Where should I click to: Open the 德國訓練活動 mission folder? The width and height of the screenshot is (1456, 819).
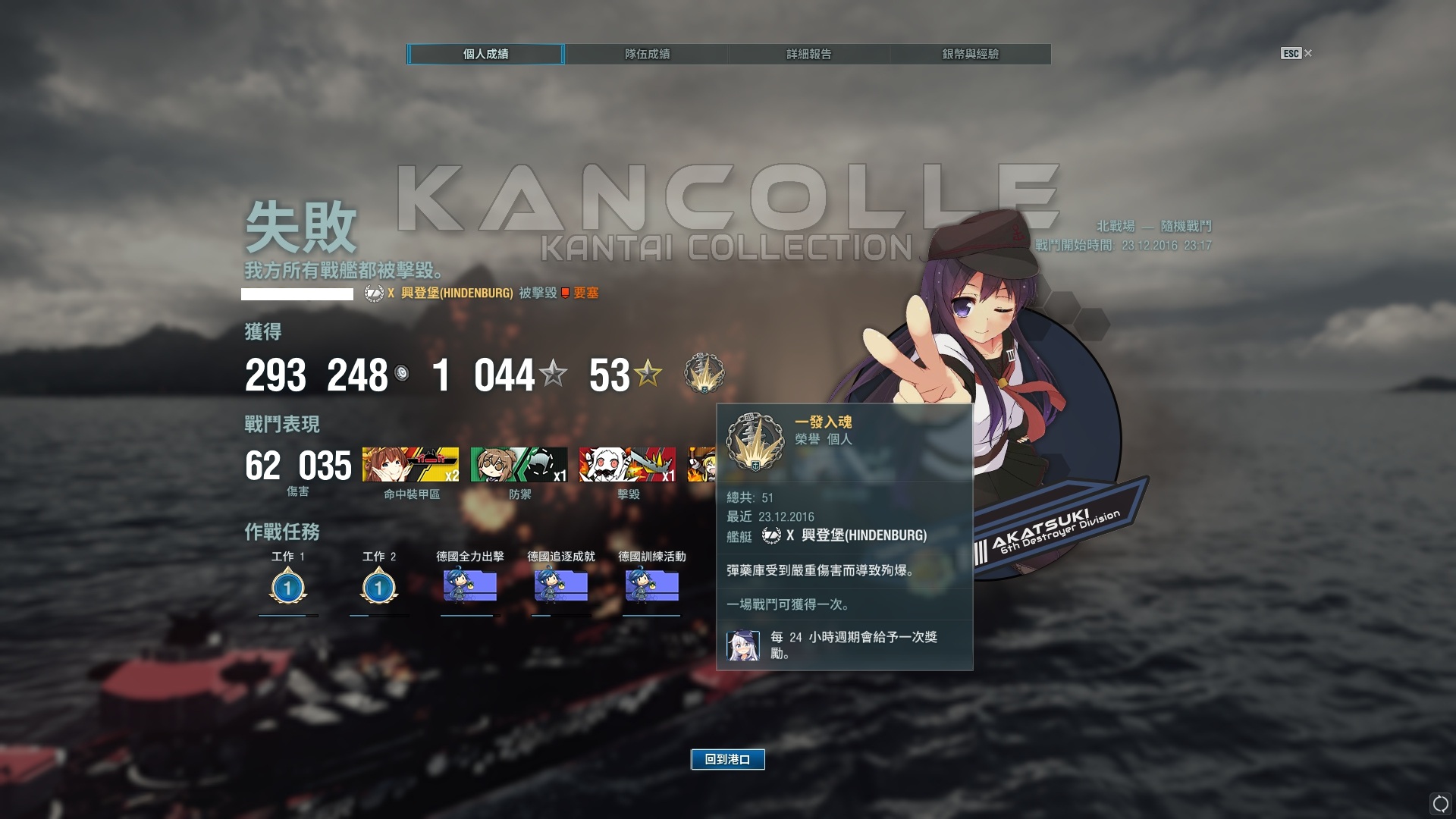pyautogui.click(x=651, y=586)
